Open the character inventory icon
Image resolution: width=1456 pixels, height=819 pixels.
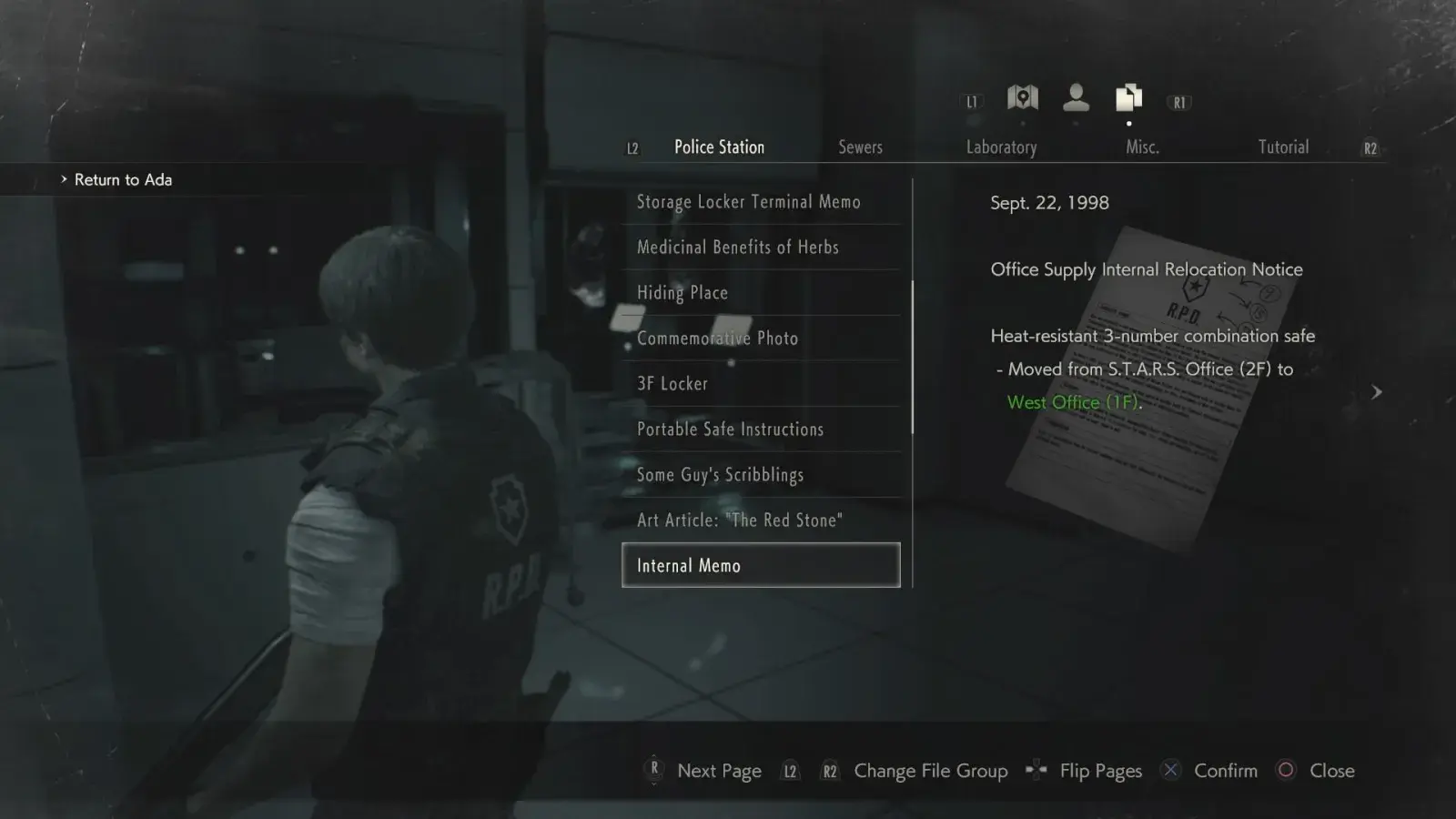click(1076, 97)
